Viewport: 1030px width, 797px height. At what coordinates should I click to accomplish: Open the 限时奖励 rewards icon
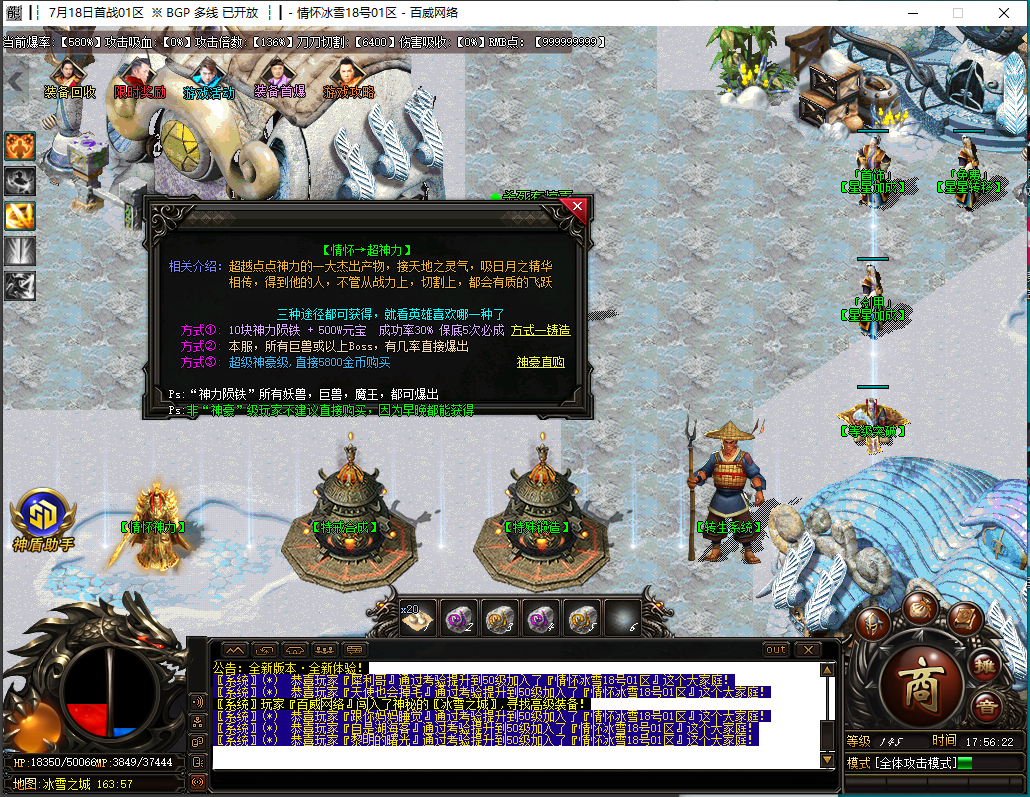(x=139, y=79)
